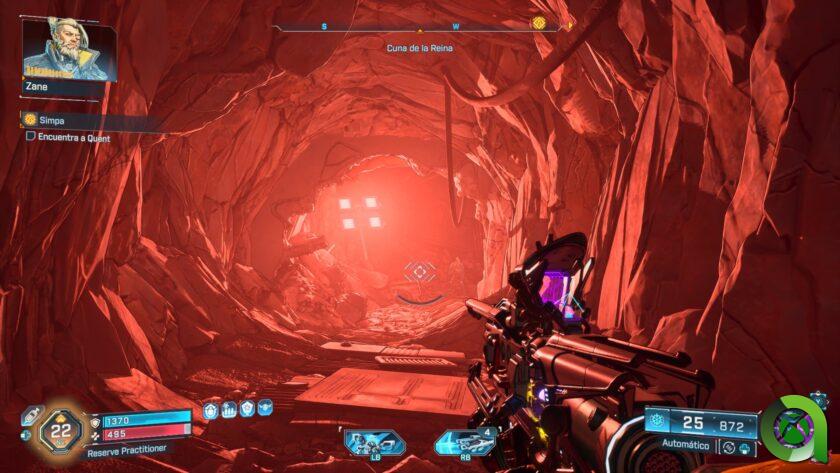
Task: Click the cryo element icon beside the ammo
Action: (x=657, y=421)
